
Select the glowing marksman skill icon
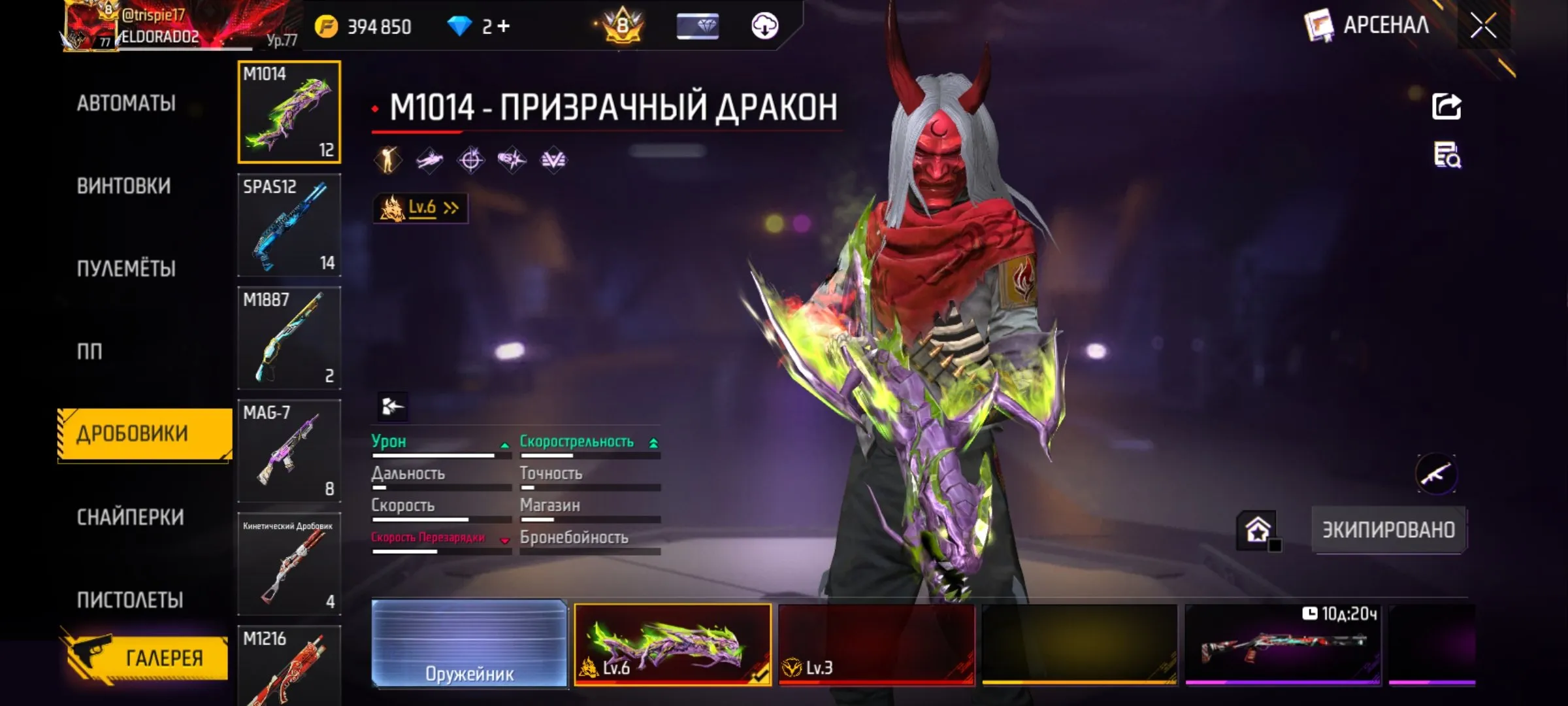(x=387, y=159)
